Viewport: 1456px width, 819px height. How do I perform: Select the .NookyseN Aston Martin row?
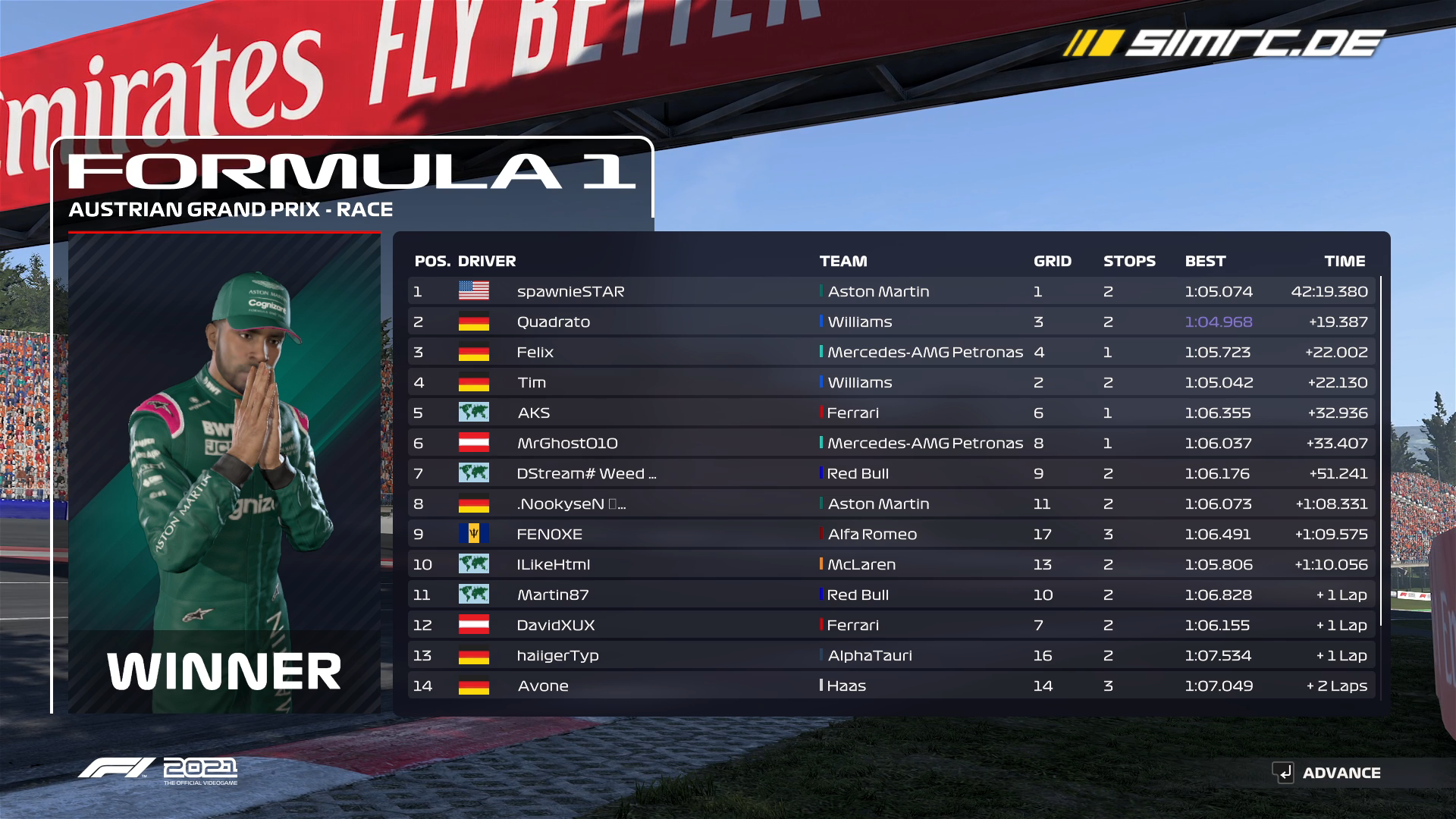pyautogui.click(x=891, y=504)
